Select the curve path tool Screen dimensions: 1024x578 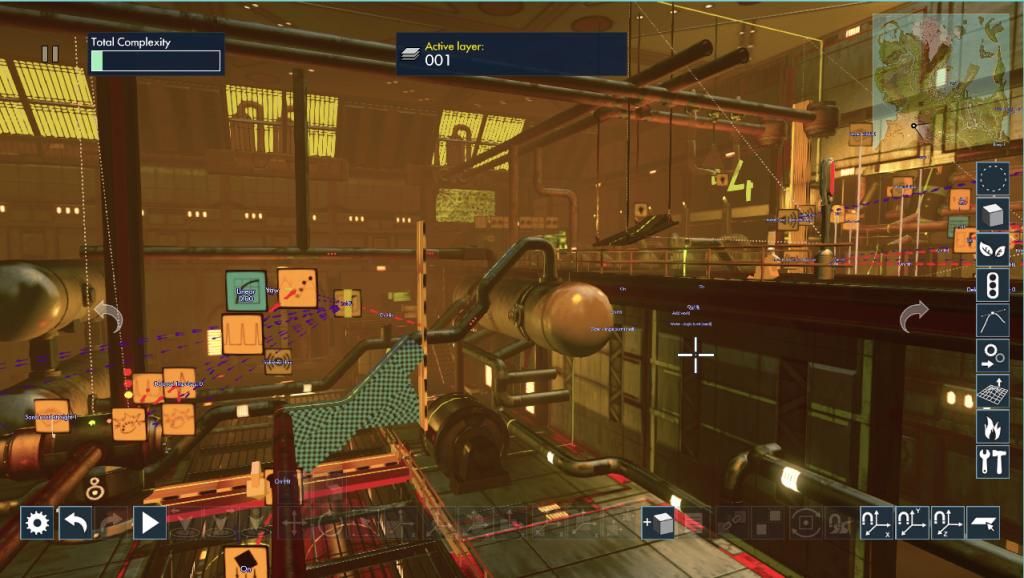point(993,320)
